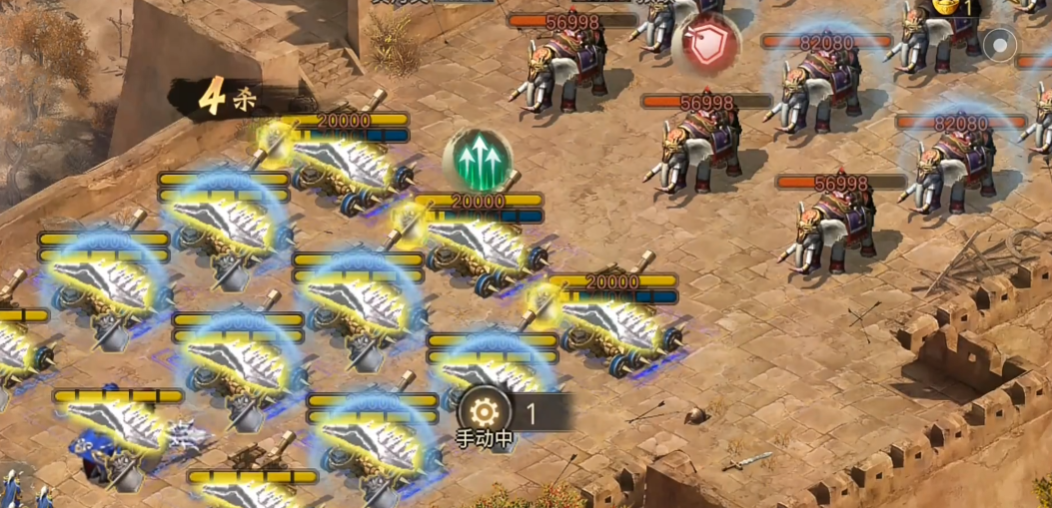Click the white circular record overlay button
This screenshot has width=1052, height=508.
click(998, 44)
